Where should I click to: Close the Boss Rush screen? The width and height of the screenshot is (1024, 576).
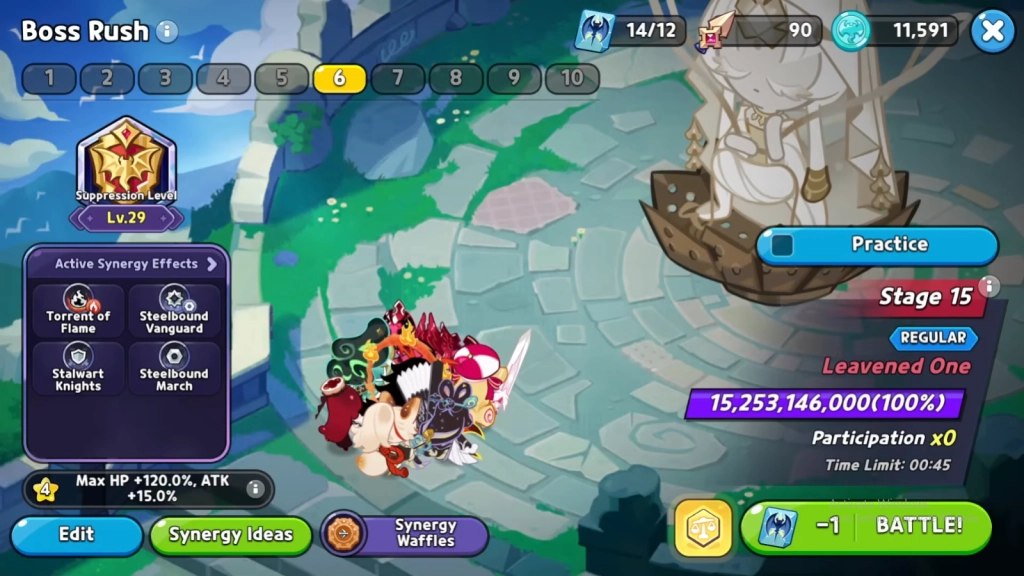click(992, 31)
